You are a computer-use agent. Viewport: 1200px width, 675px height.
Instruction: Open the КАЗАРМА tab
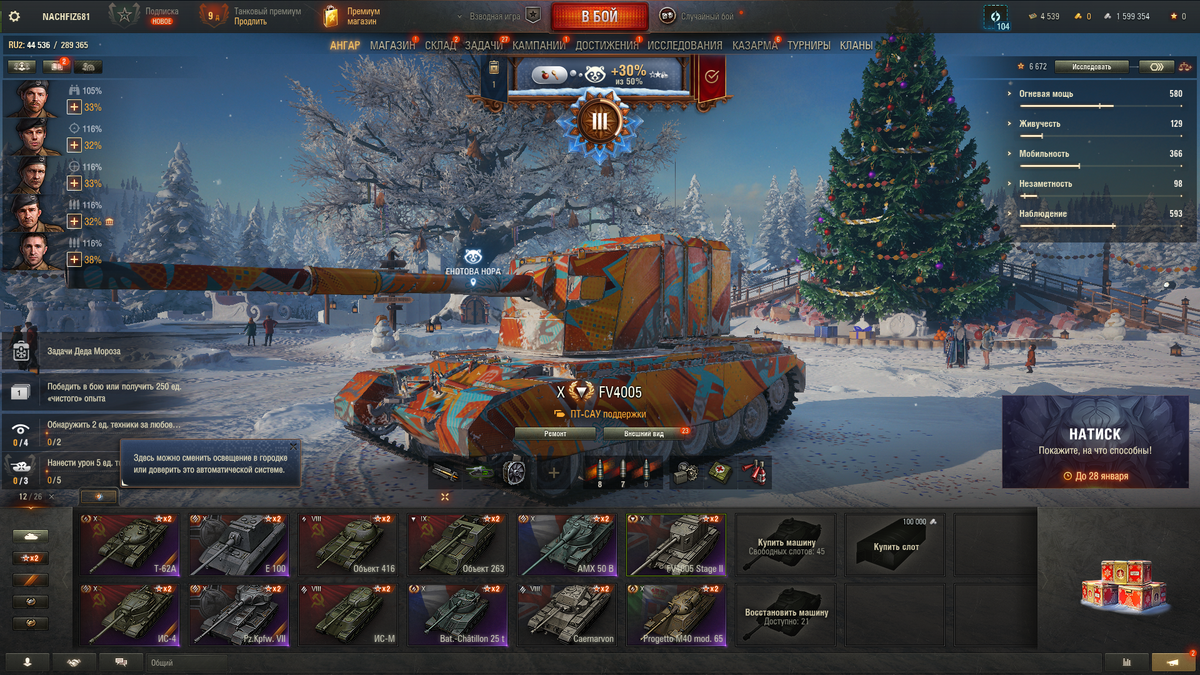tap(754, 46)
